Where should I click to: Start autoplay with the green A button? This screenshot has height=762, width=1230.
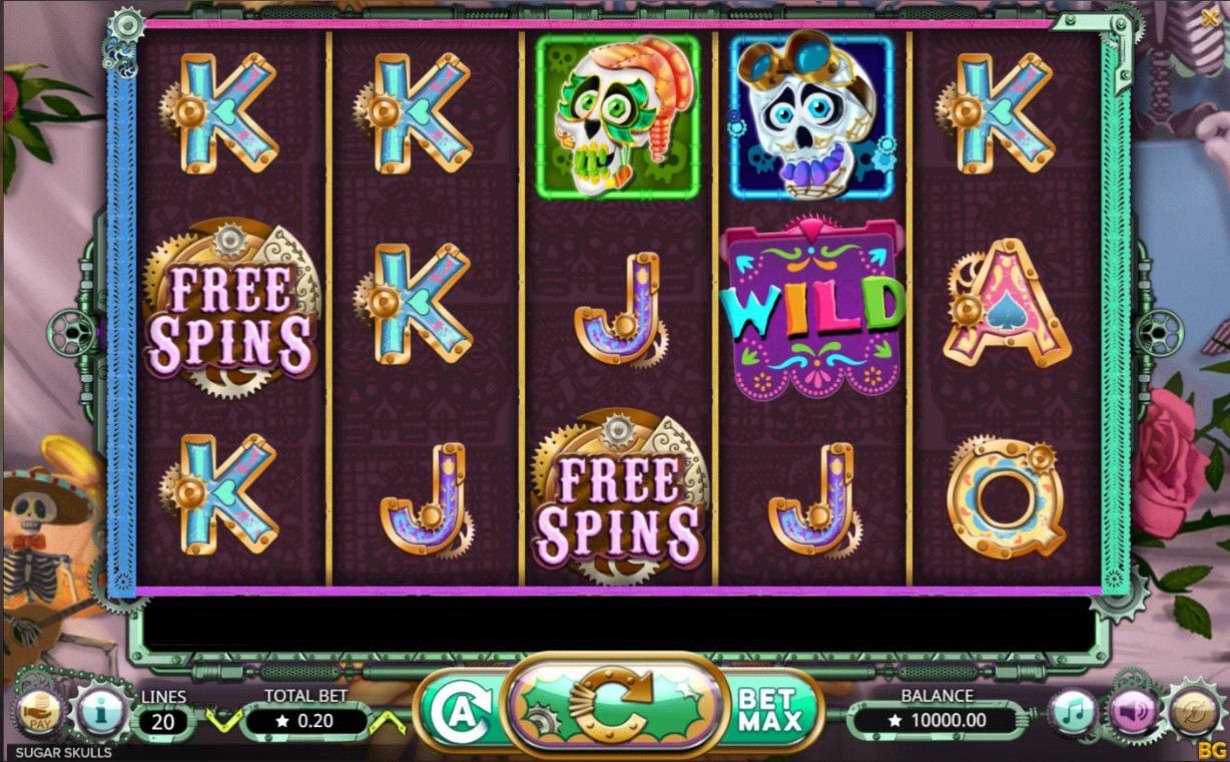click(x=458, y=712)
